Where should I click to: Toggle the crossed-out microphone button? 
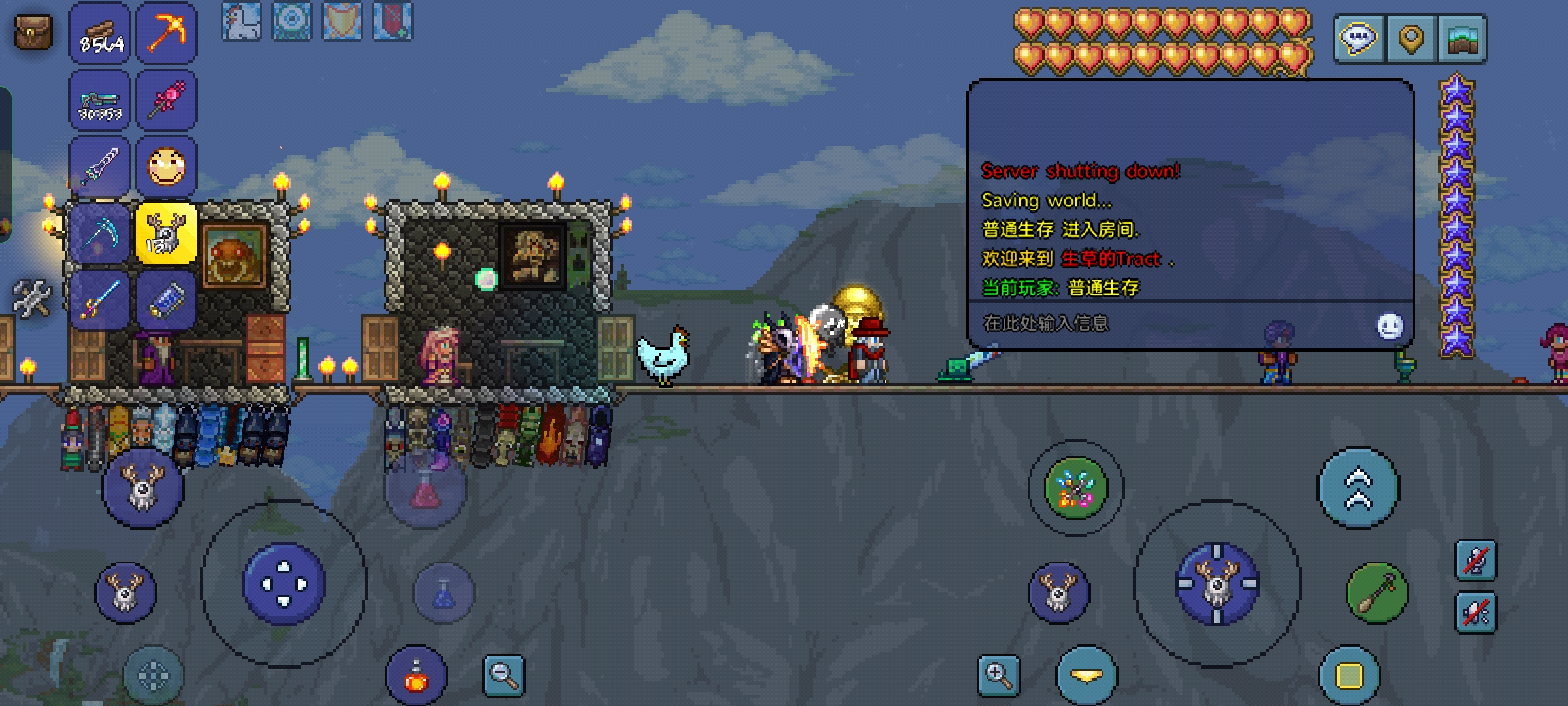[1476, 560]
